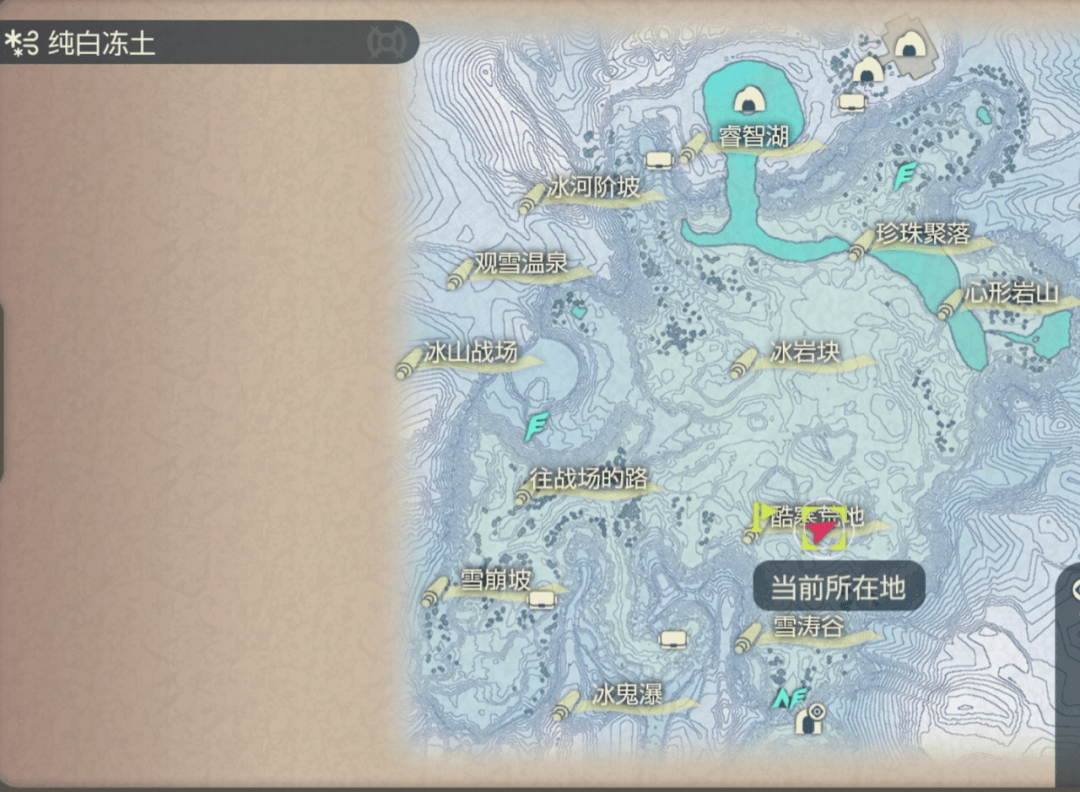The image size is (1080, 792).
Task: Select the 心形岩山 location label
Action: click(x=1012, y=294)
